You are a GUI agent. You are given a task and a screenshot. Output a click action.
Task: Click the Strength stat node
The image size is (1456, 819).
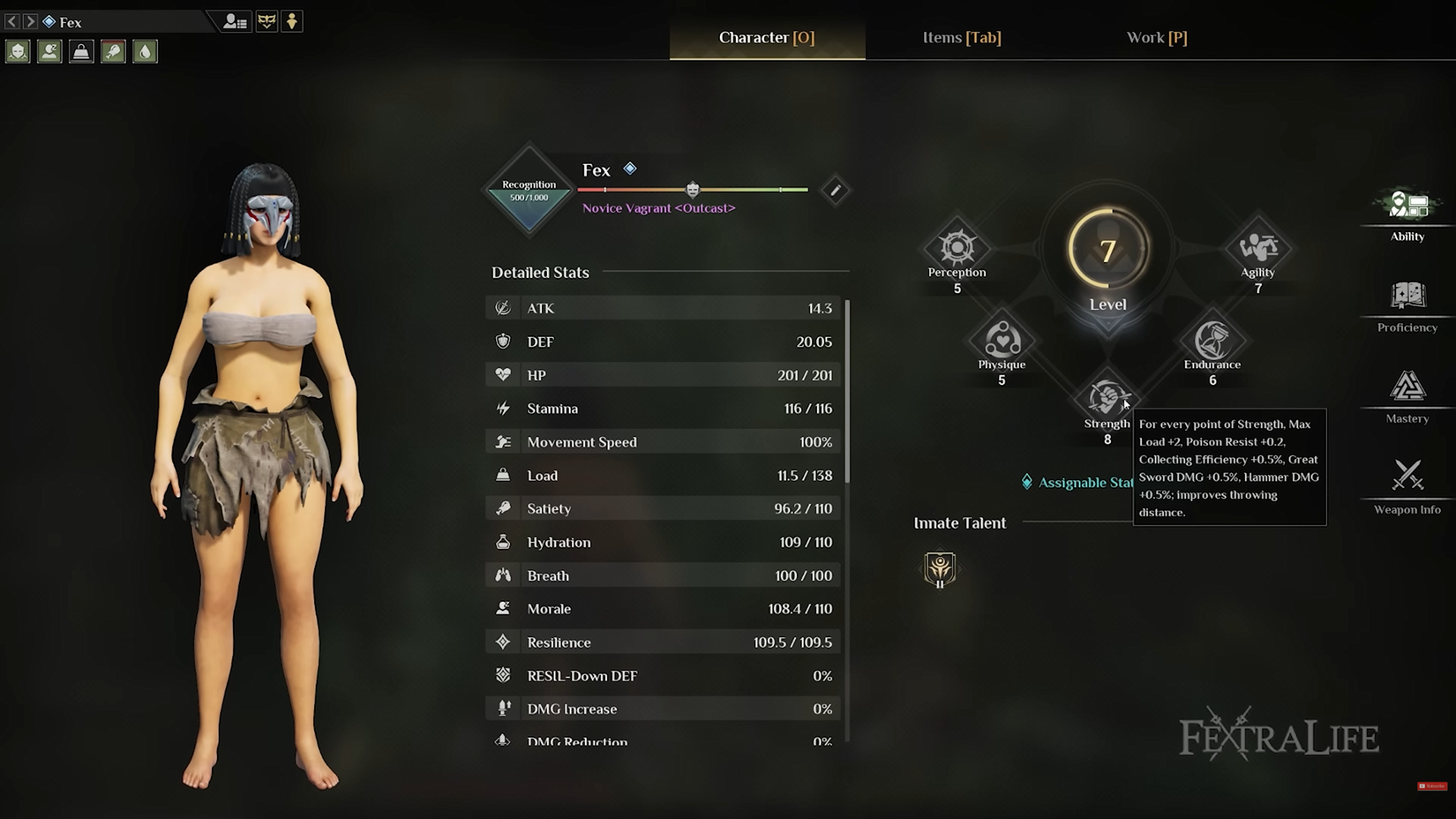point(1107,399)
